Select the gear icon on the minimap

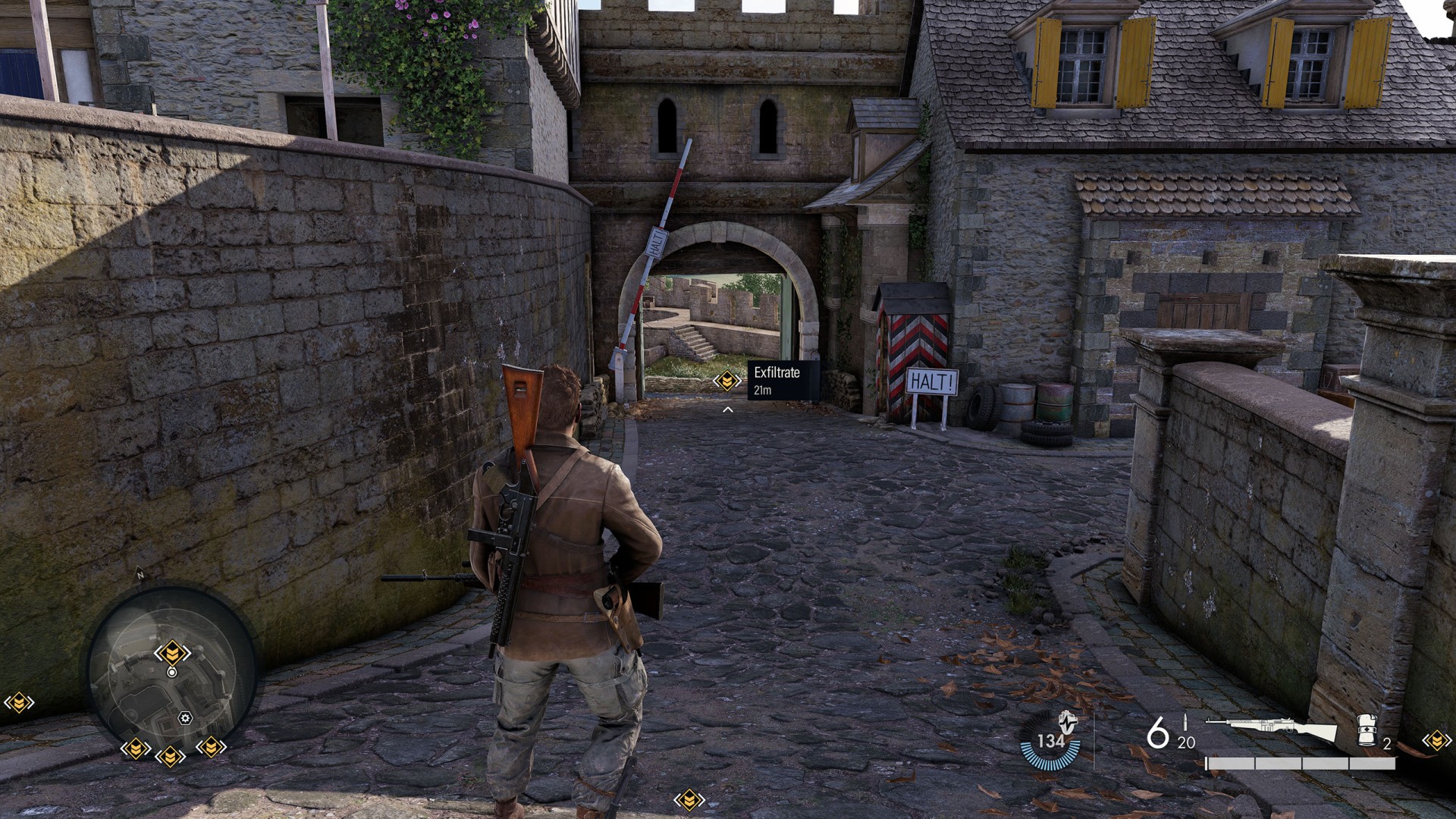tap(185, 717)
